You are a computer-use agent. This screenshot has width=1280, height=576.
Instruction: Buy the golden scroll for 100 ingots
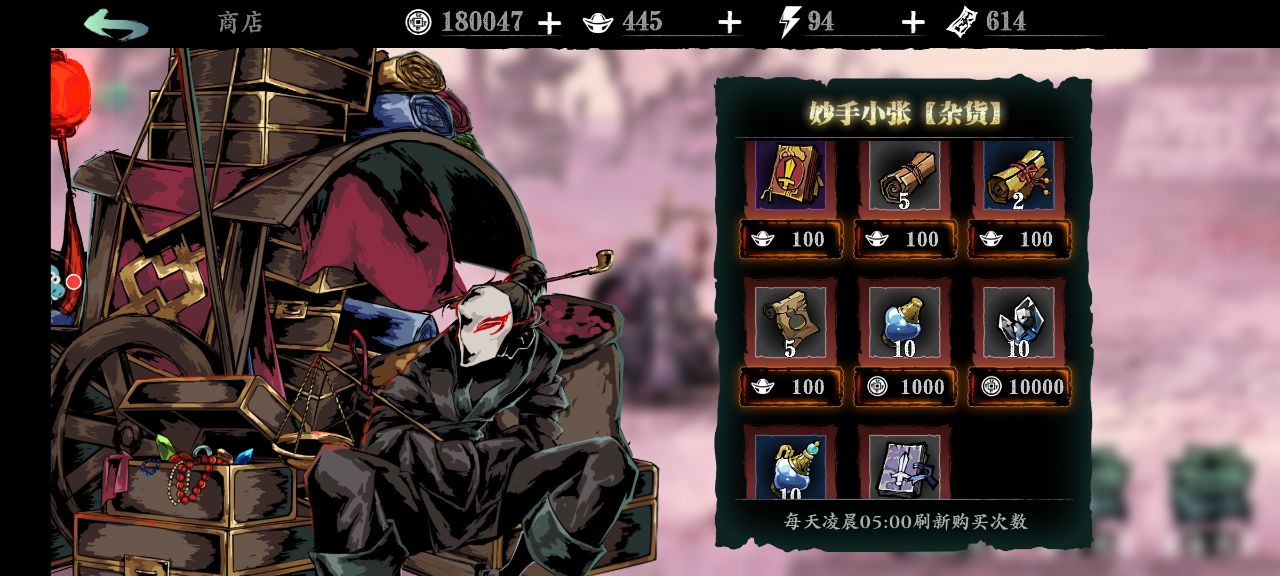[1019, 239]
